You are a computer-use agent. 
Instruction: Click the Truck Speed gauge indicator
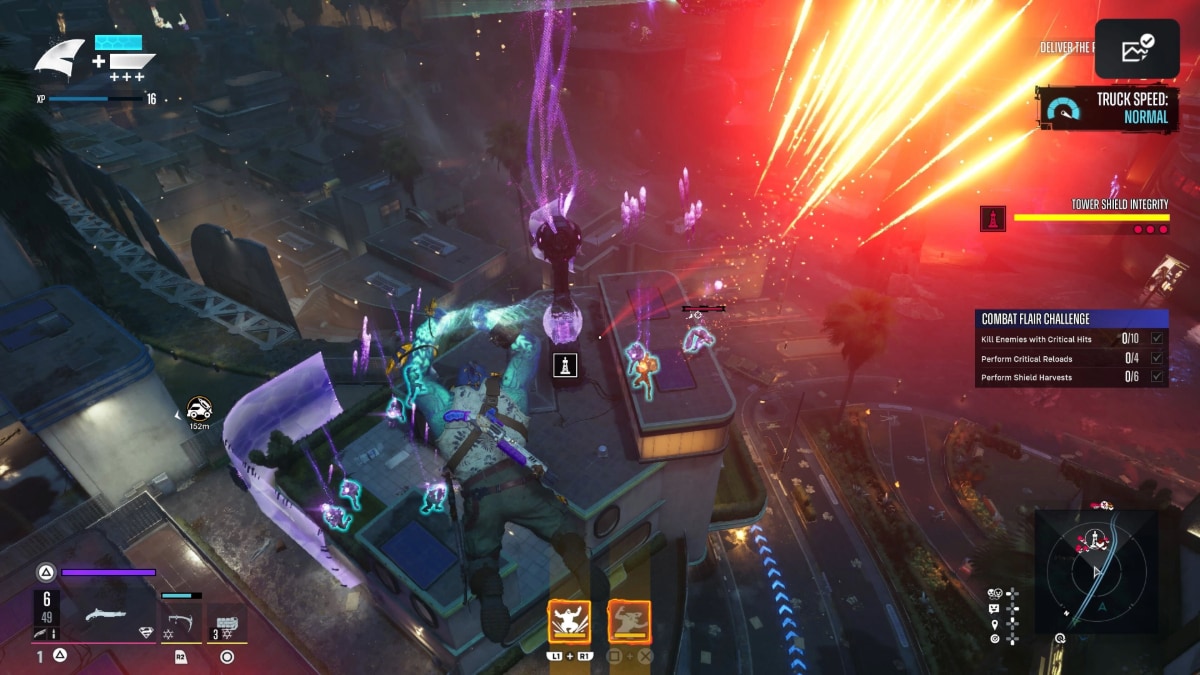1063,109
